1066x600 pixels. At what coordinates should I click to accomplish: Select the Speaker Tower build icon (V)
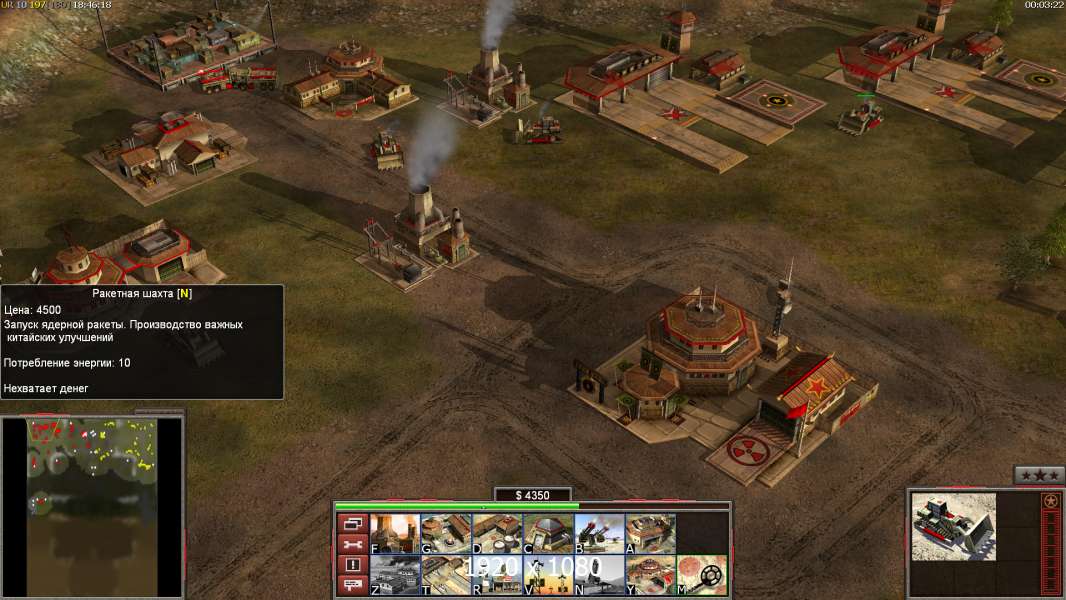(547, 575)
